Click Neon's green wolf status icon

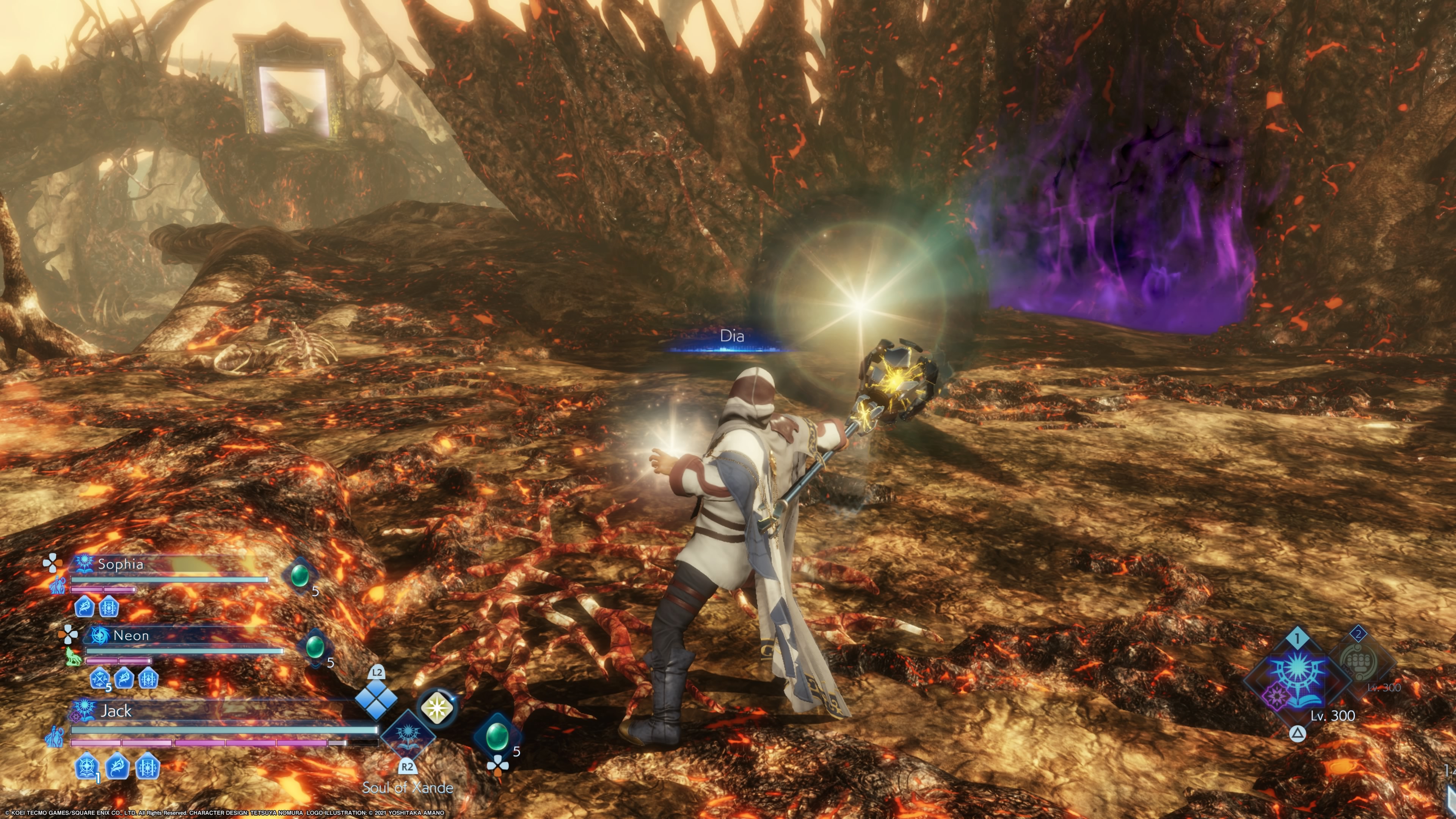point(72,656)
